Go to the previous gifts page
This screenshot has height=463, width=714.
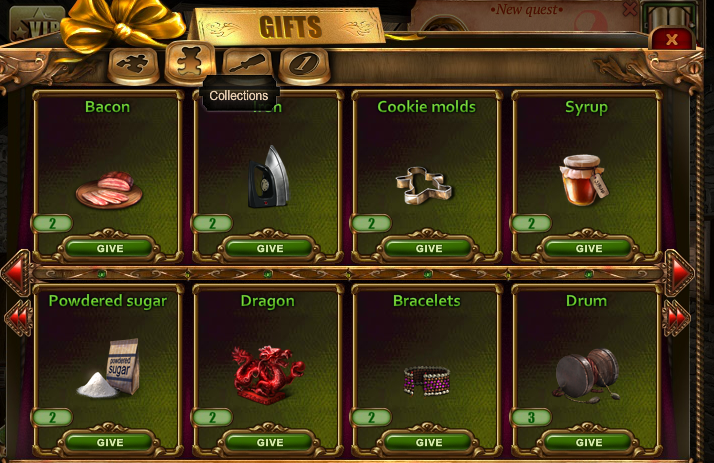pos(17,272)
